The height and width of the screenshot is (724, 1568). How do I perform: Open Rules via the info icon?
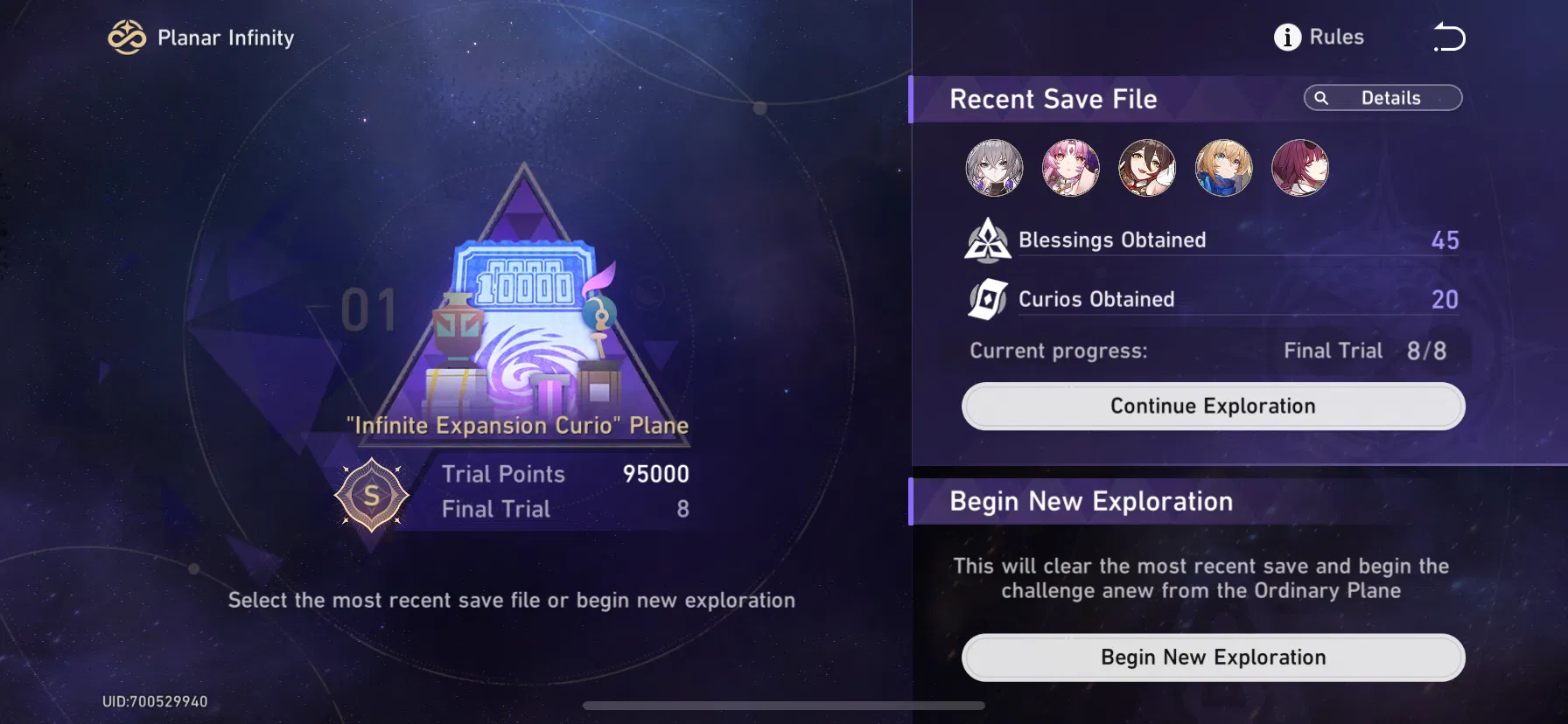pos(1286,37)
